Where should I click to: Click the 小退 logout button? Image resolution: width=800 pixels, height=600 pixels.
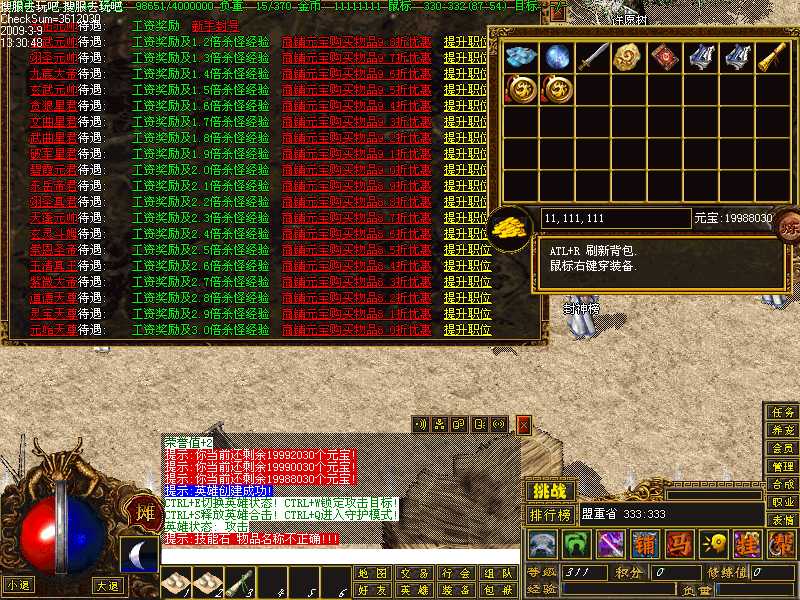[x=17, y=585]
